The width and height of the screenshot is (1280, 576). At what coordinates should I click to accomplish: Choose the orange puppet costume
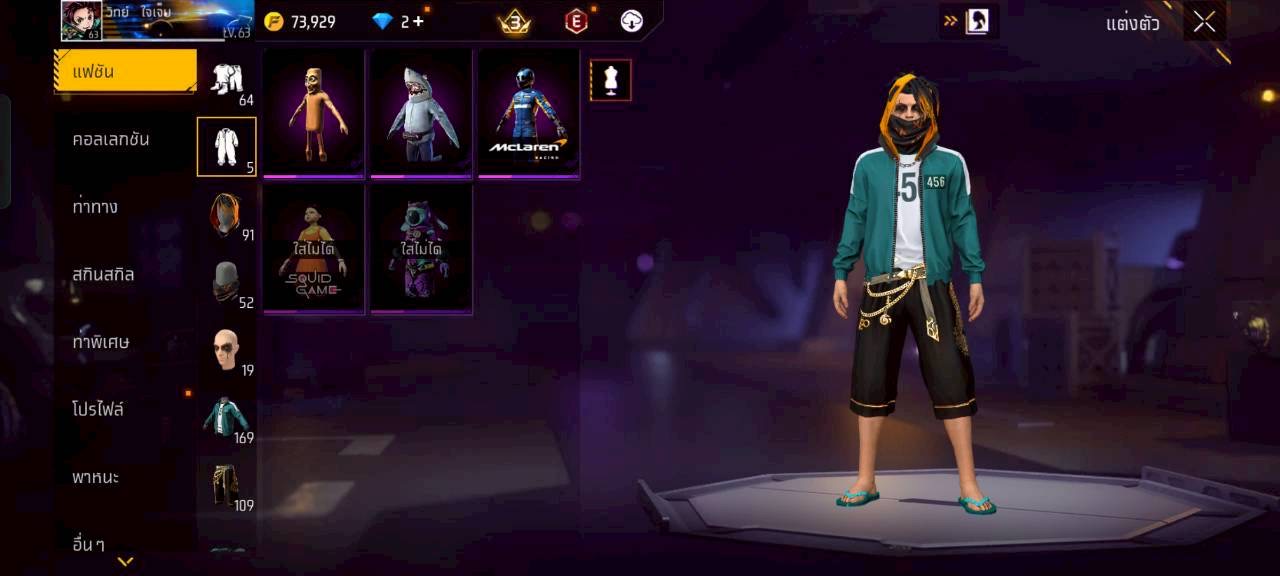[314, 113]
